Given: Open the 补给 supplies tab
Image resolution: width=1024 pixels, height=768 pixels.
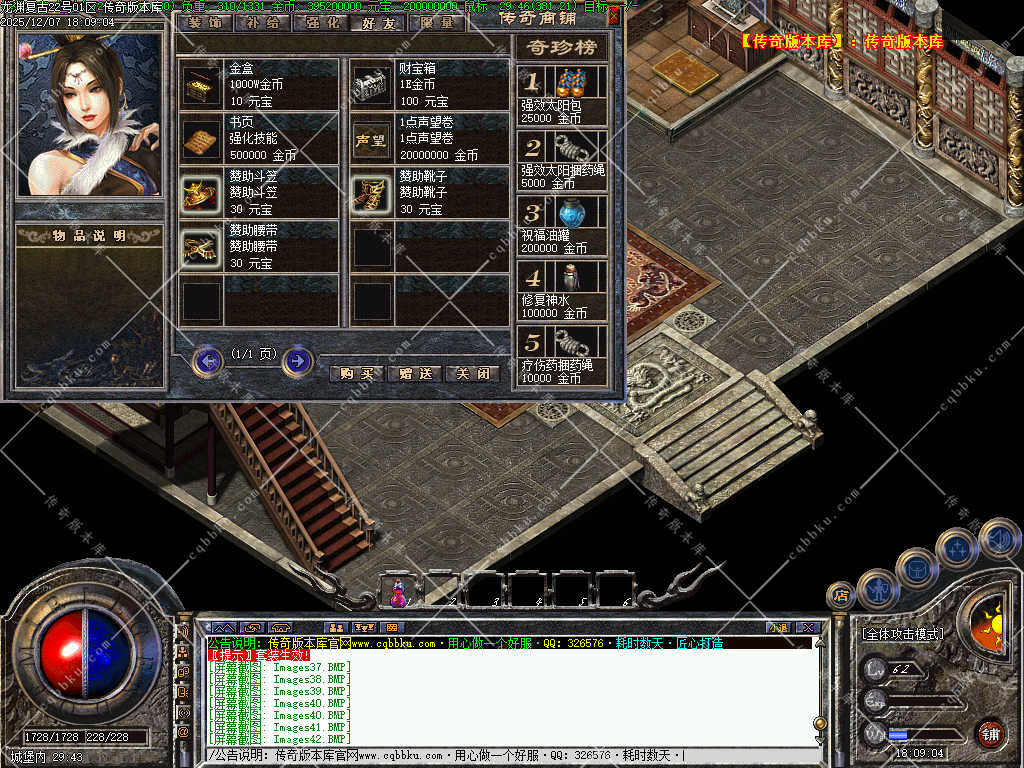Looking at the screenshot, I should [x=262, y=22].
